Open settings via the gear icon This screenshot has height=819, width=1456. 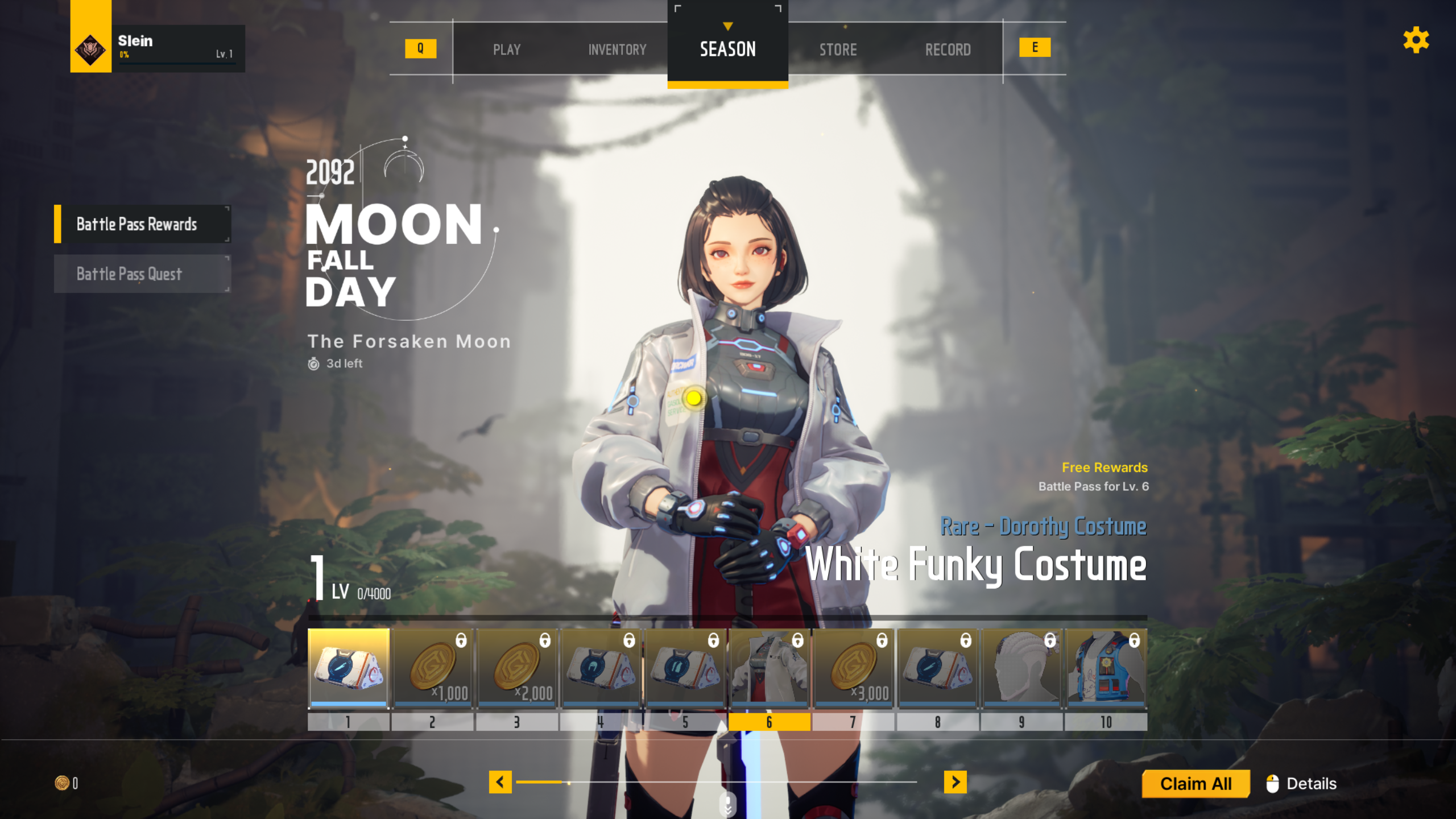point(1416,40)
